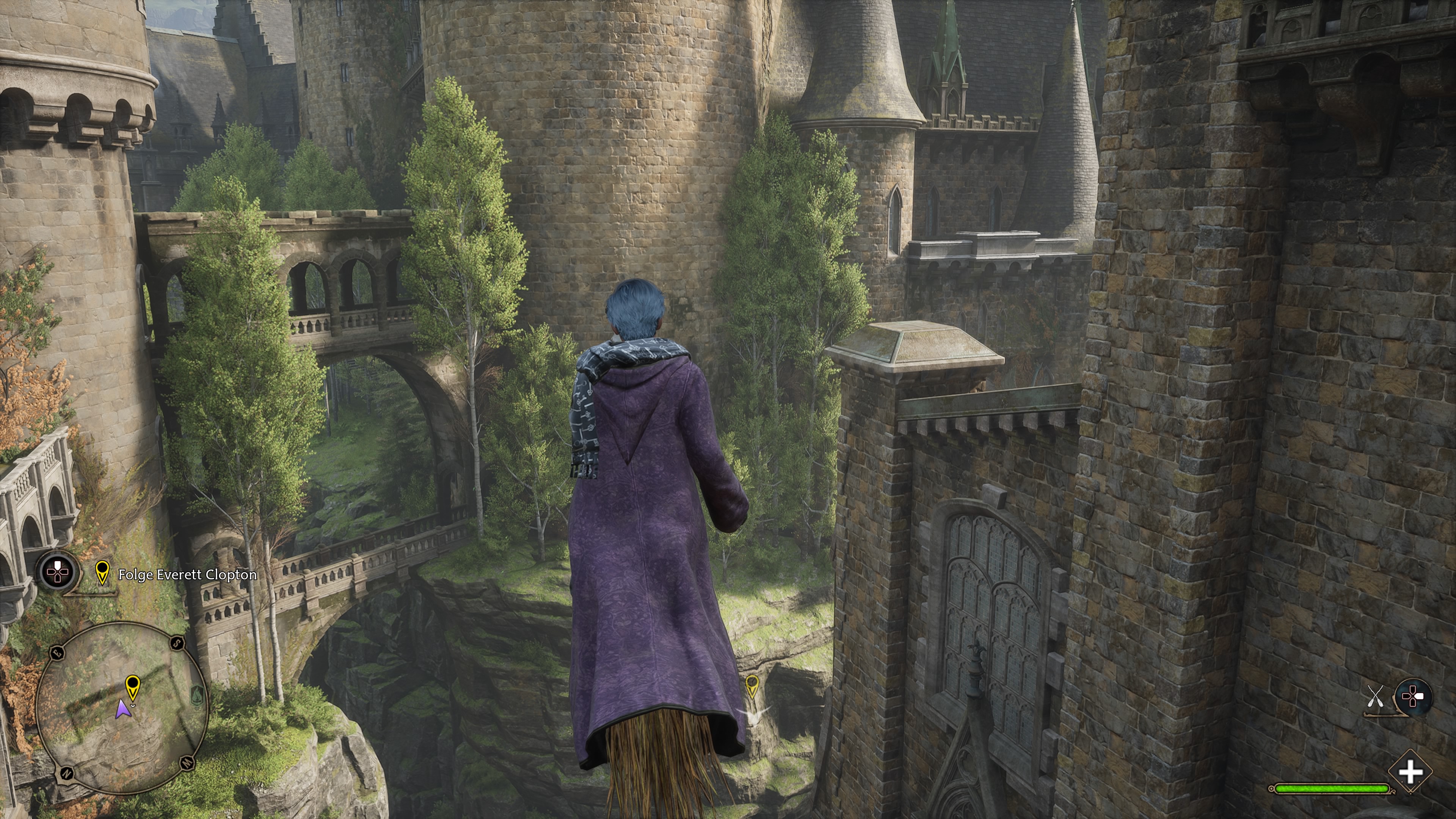
Task: Click the purple player arrow on the minimap
Action: [x=121, y=709]
